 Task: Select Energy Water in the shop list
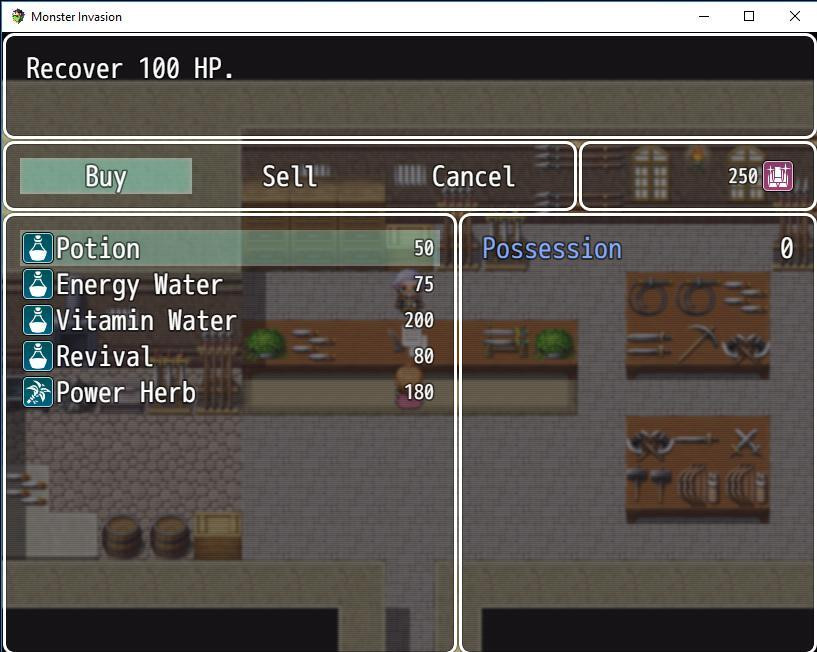[230, 285]
